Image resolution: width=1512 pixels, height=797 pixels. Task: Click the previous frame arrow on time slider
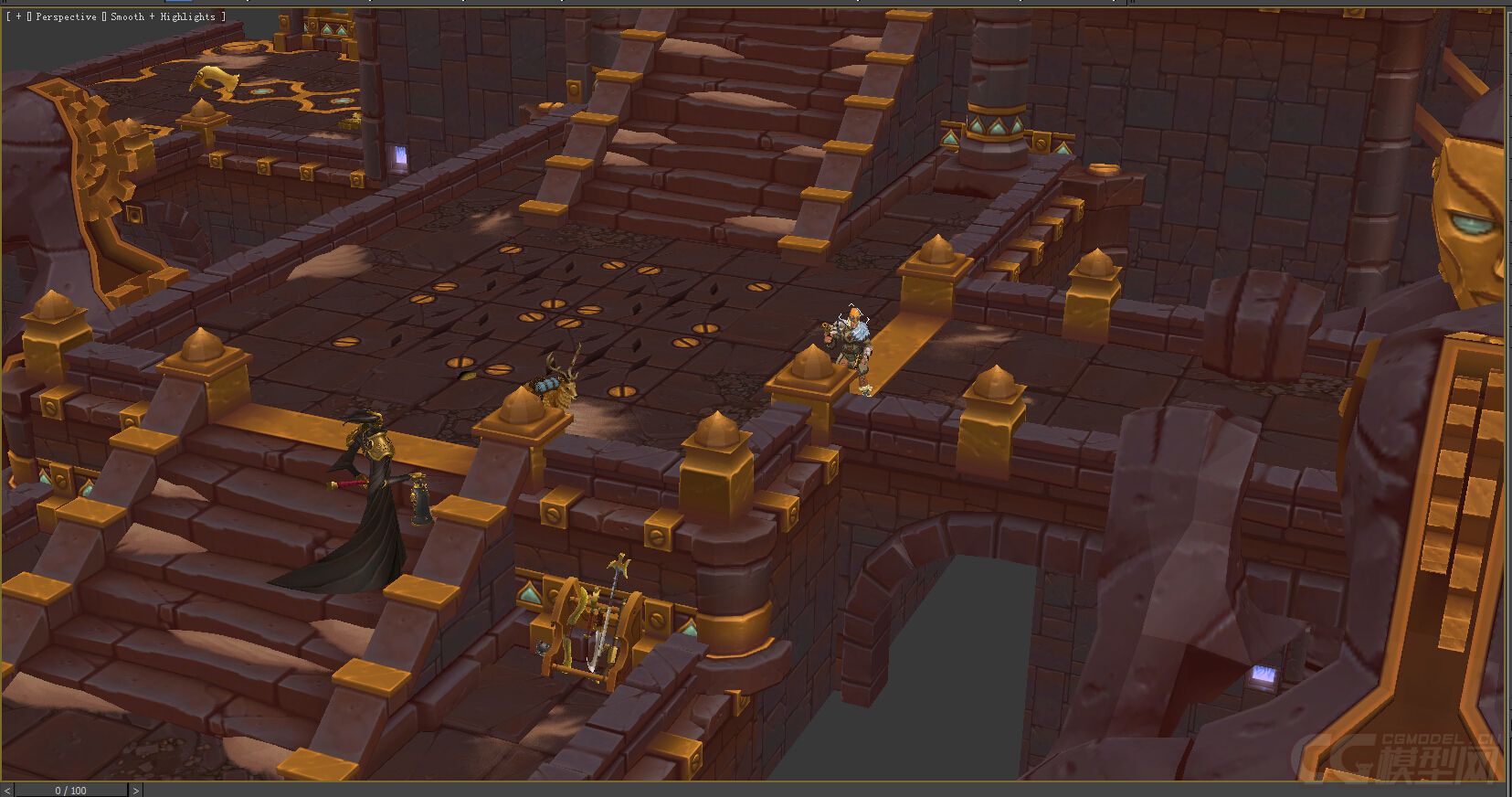click(7, 791)
